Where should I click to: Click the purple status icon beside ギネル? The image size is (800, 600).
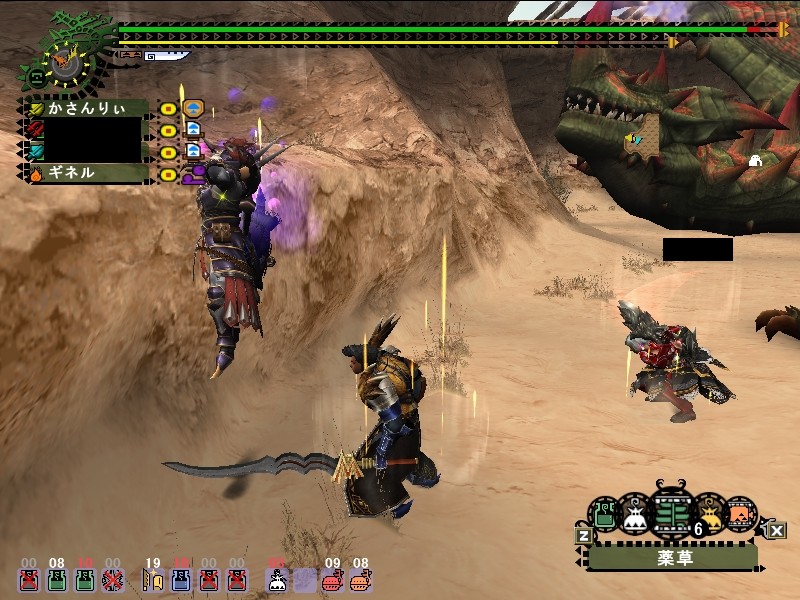[193, 173]
